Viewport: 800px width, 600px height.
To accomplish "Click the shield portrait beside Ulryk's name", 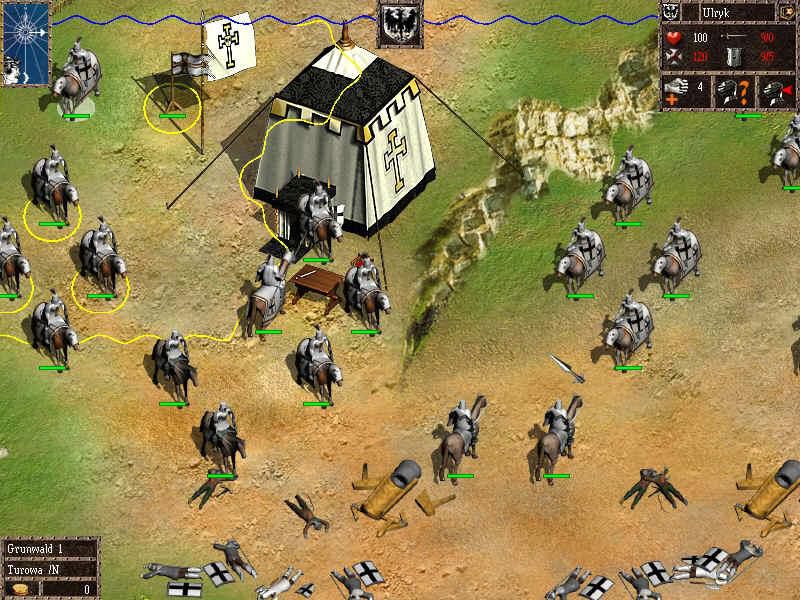I will [x=672, y=14].
